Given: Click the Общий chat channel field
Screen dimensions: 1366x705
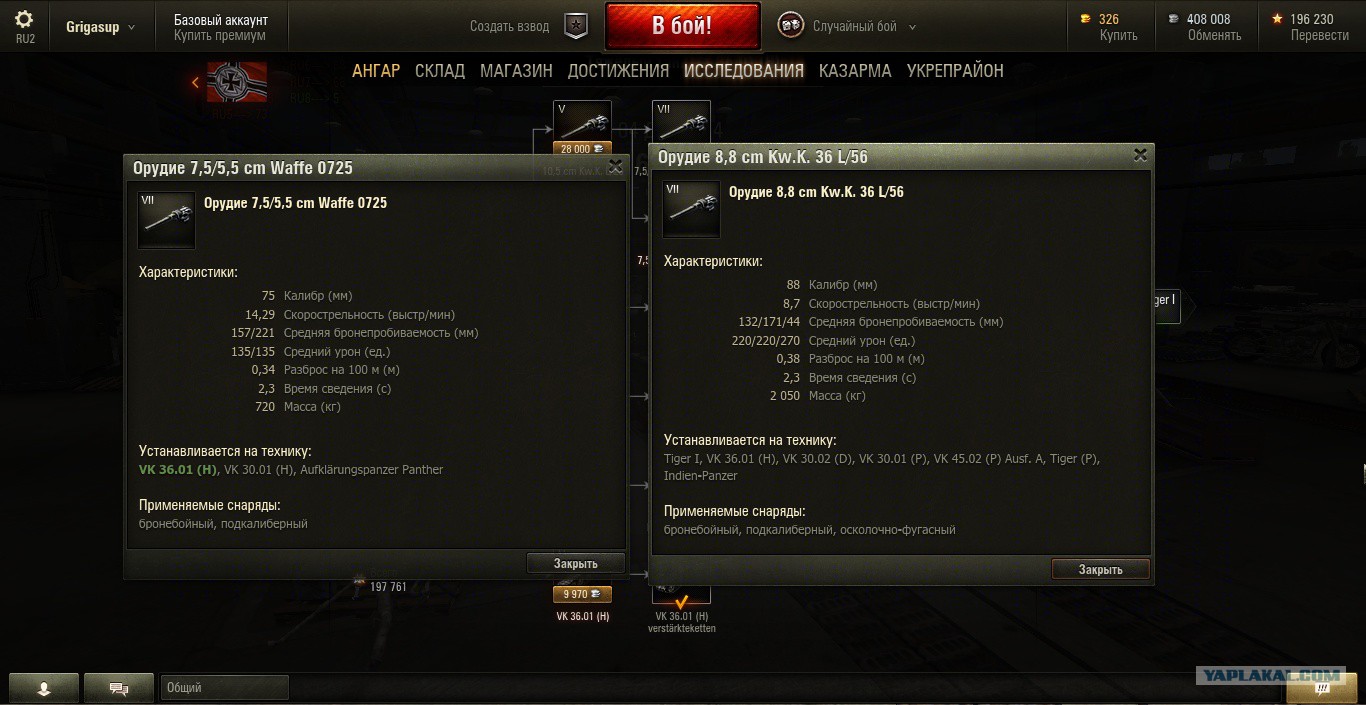Looking at the screenshot, I should tap(224, 688).
